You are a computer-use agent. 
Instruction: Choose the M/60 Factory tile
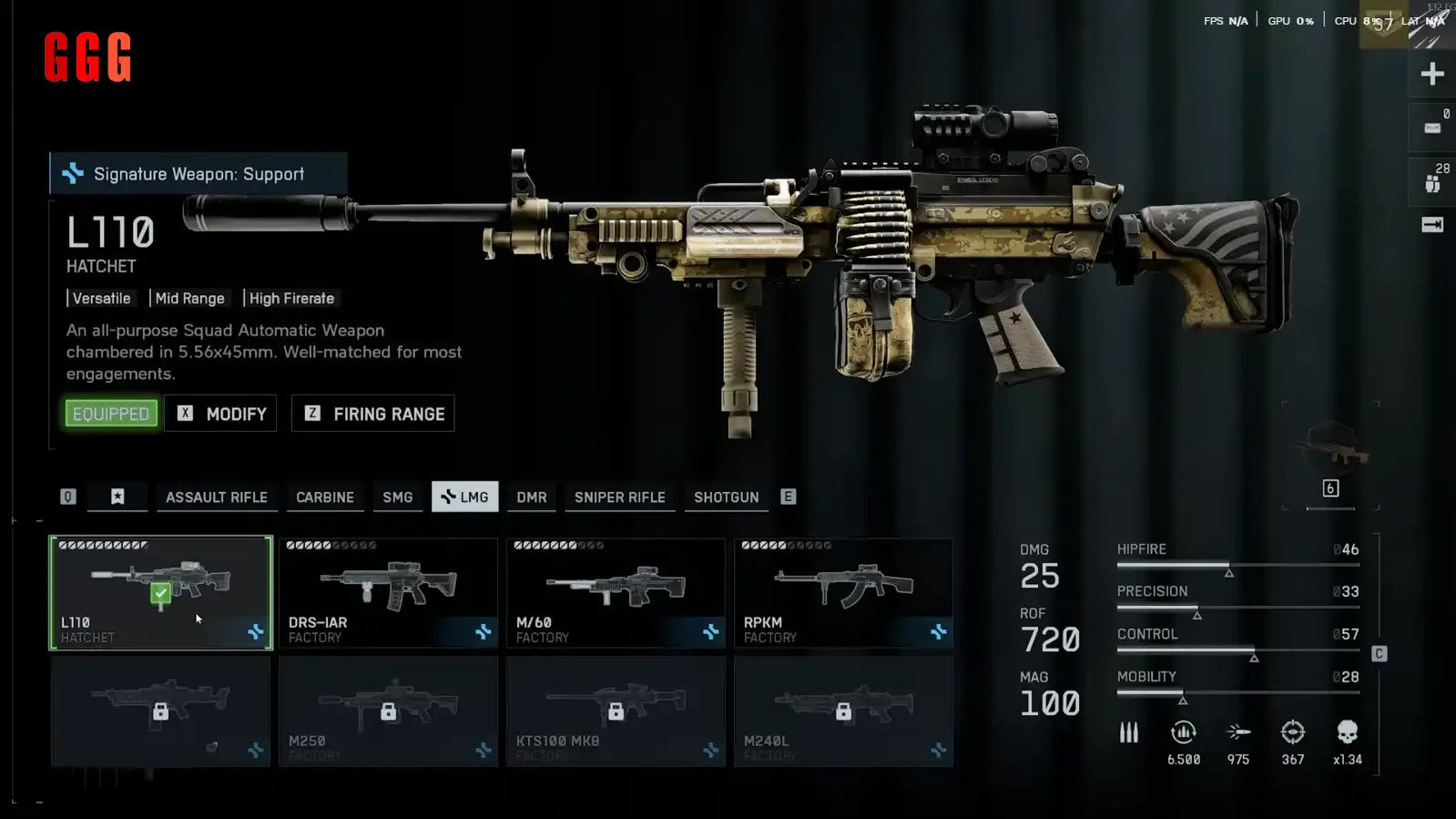click(616, 592)
